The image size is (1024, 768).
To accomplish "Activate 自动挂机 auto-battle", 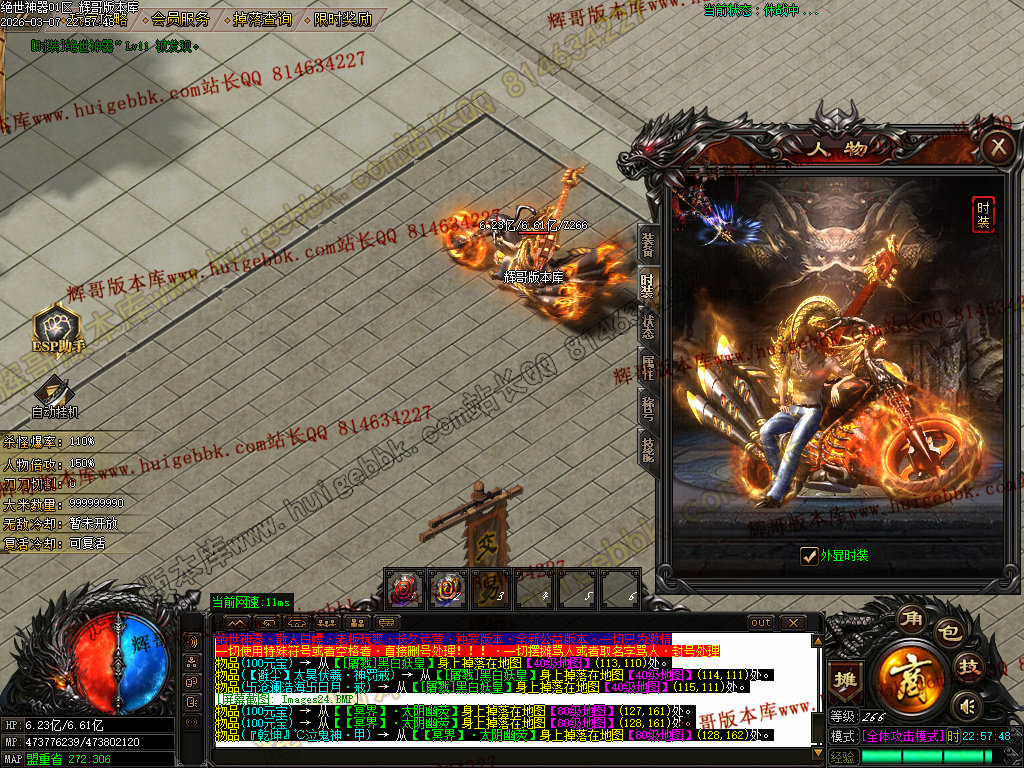I will [x=55, y=397].
